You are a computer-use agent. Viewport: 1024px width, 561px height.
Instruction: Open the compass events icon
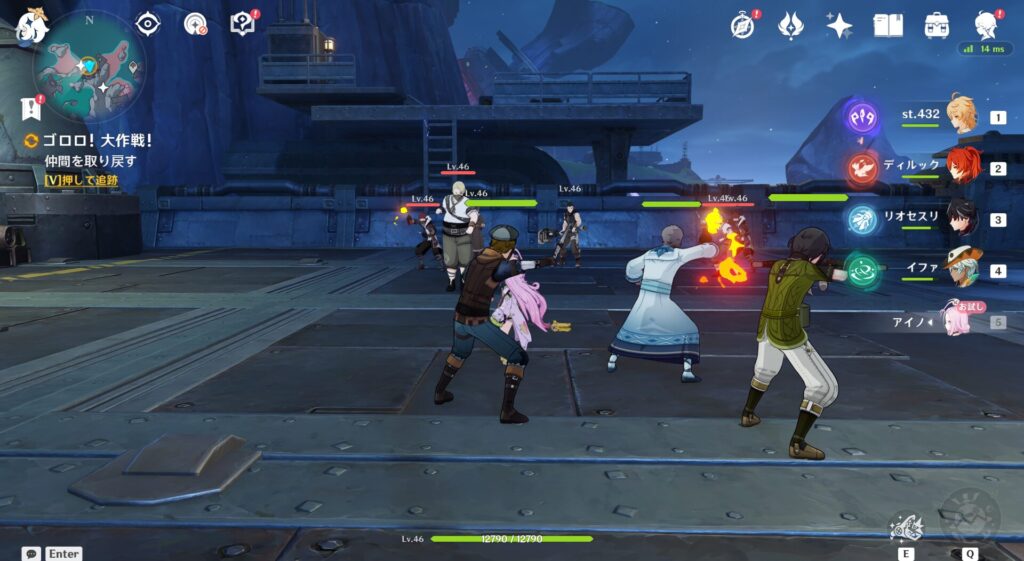[x=742, y=25]
